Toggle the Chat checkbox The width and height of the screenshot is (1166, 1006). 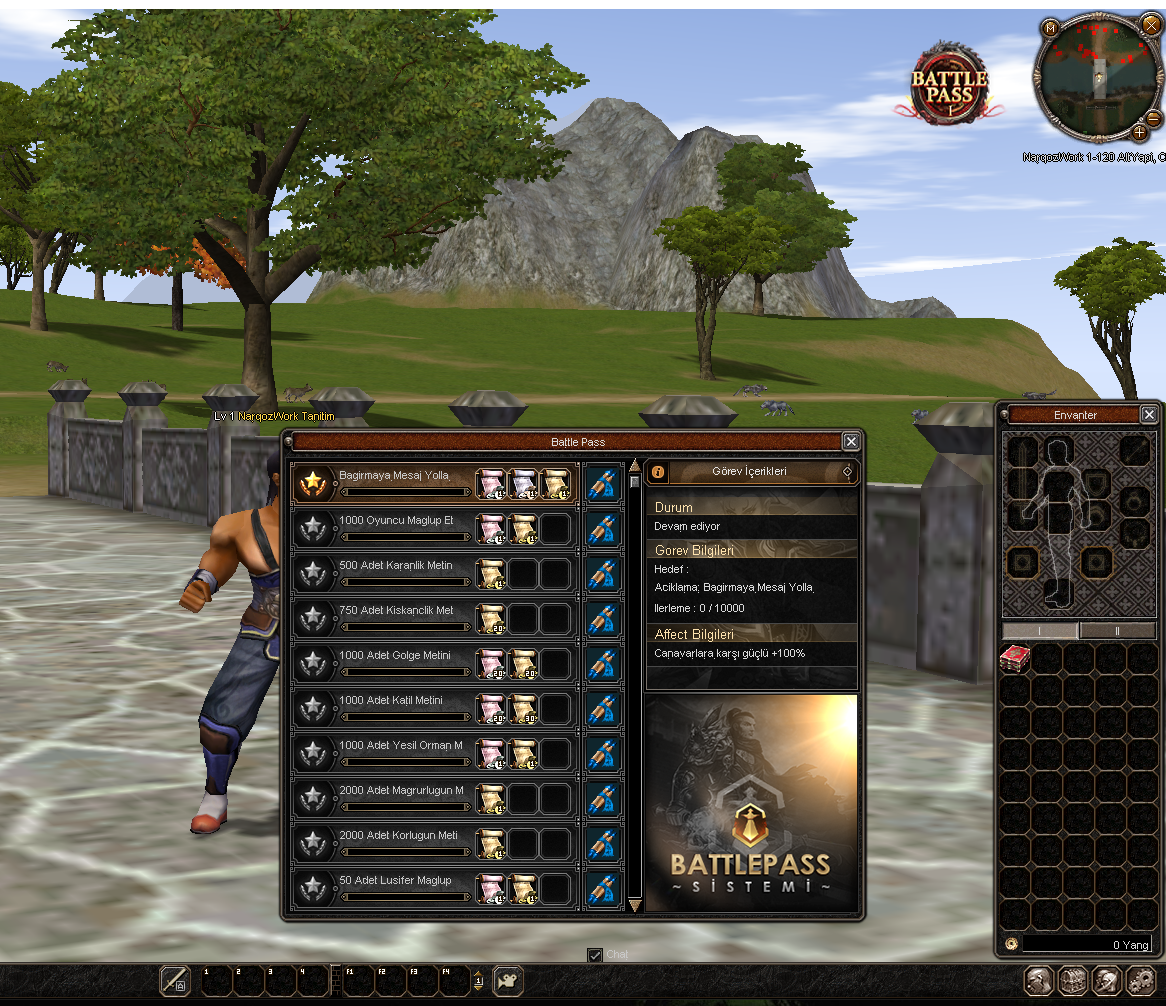point(595,955)
